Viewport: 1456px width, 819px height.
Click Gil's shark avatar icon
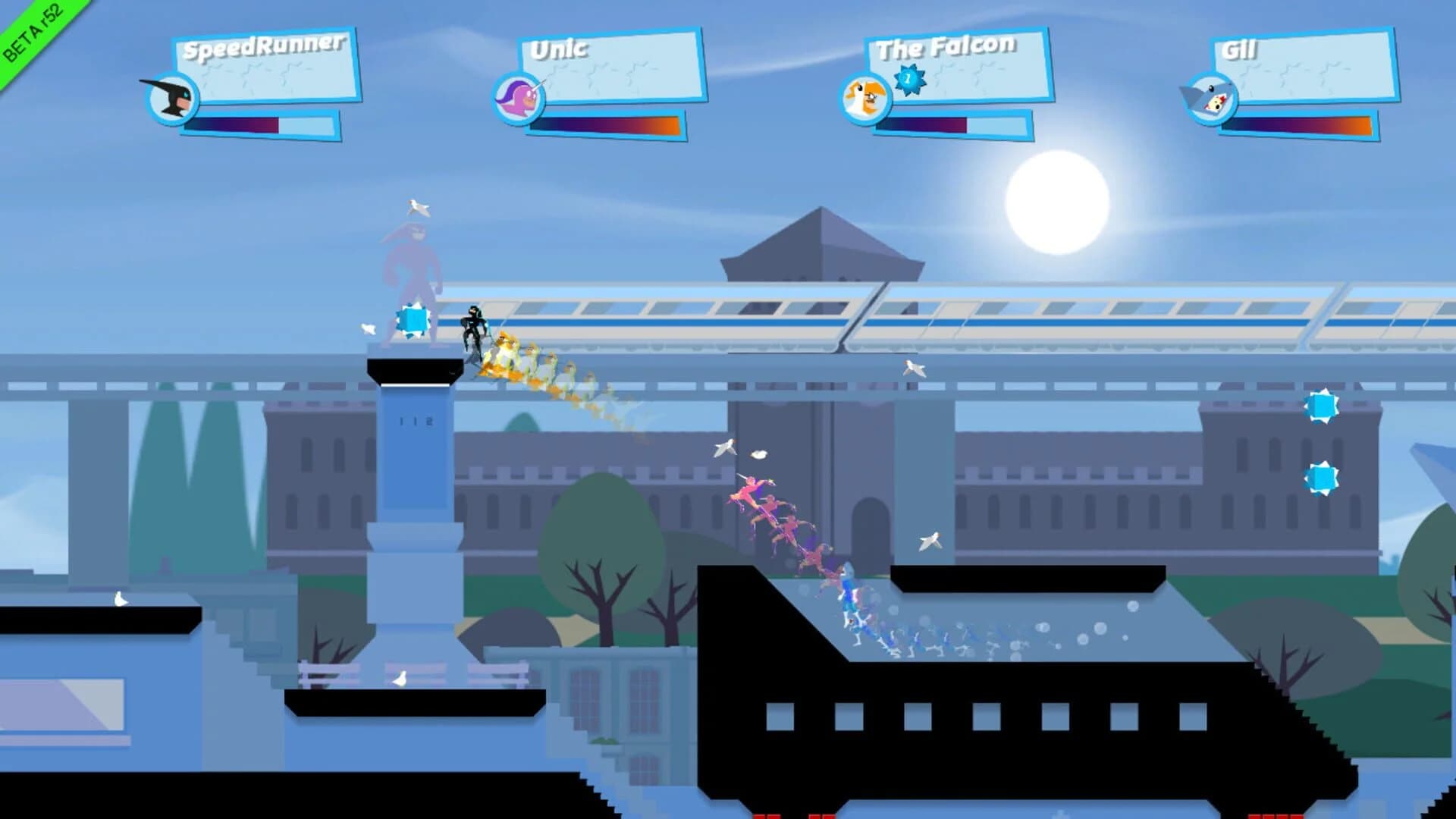1212,101
